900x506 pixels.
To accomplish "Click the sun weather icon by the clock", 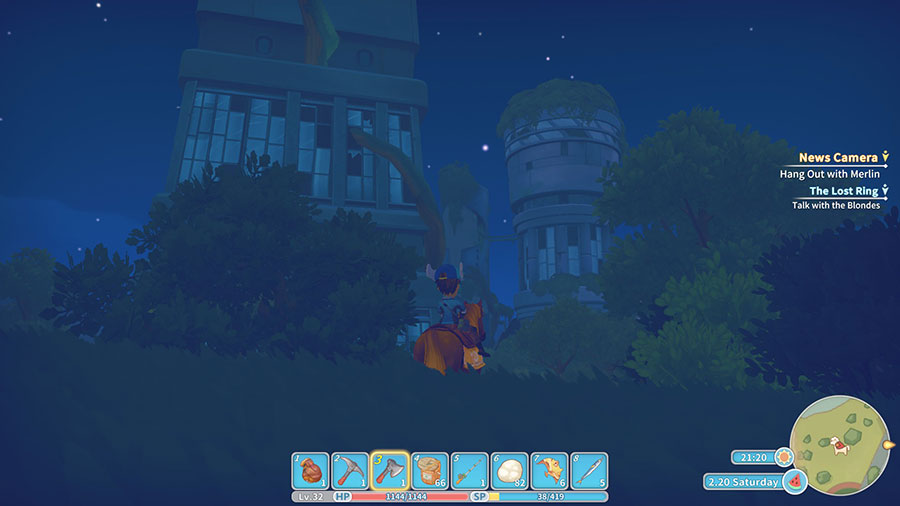I will (x=781, y=456).
